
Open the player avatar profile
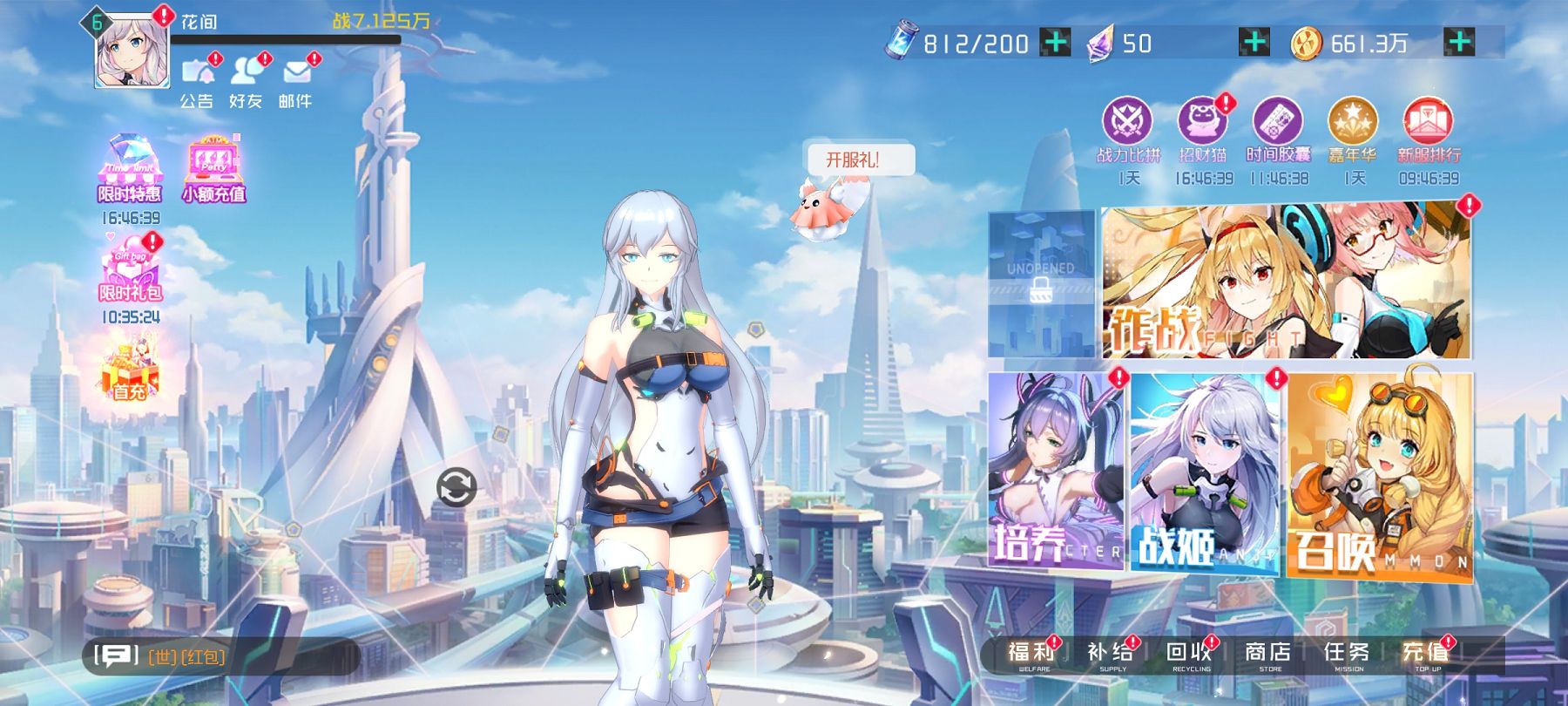[131, 51]
